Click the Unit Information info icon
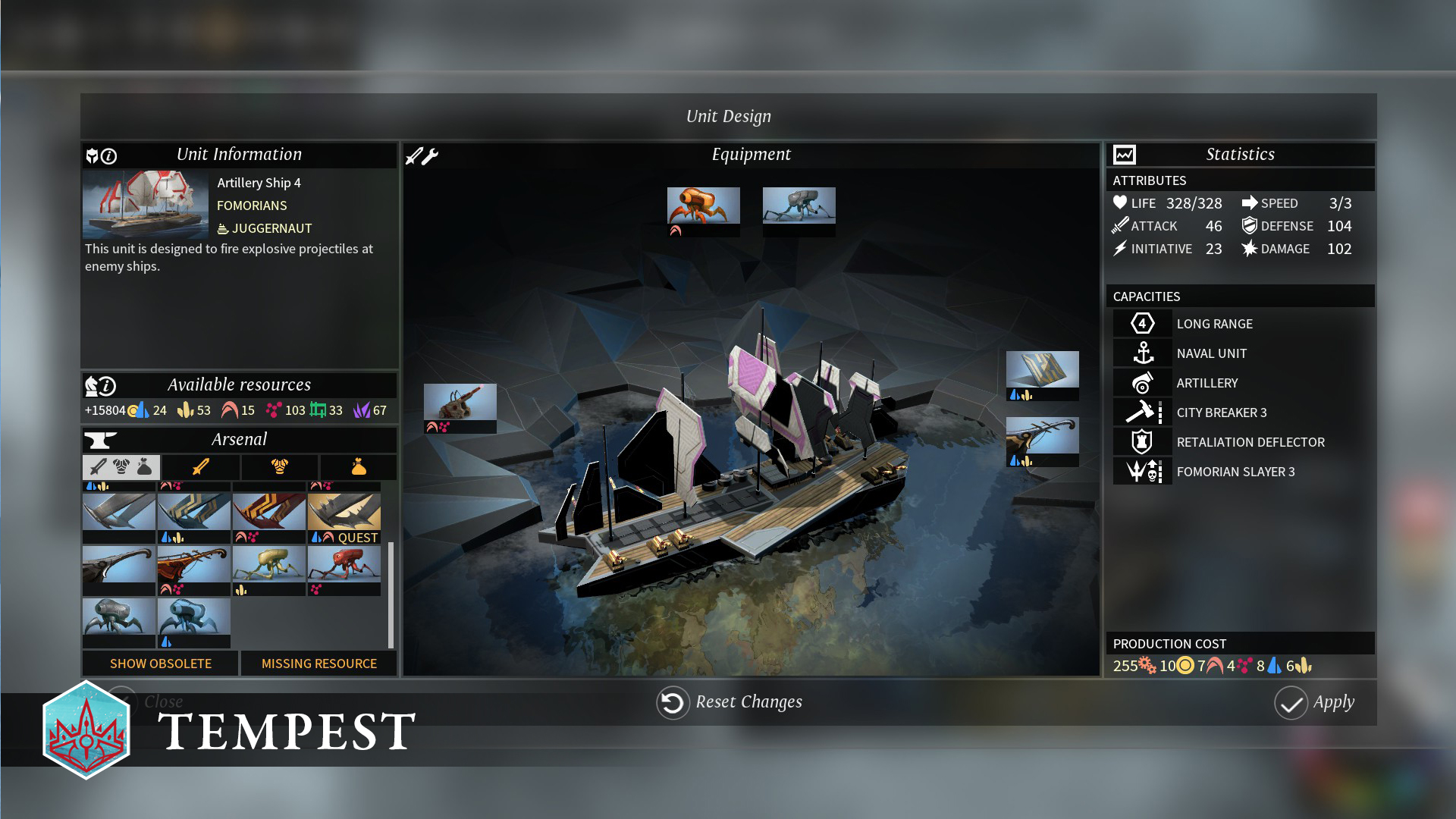 [x=110, y=155]
